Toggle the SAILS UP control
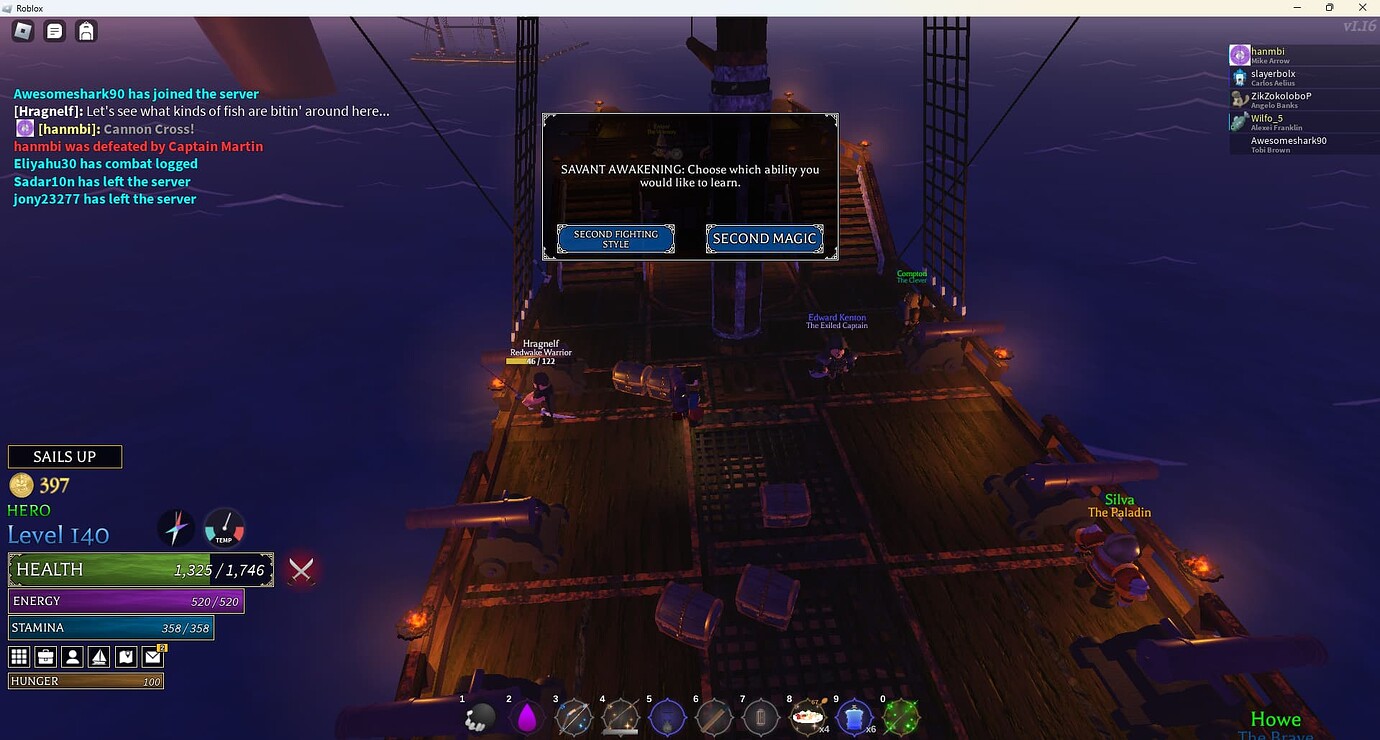The width and height of the screenshot is (1380, 740). point(64,456)
